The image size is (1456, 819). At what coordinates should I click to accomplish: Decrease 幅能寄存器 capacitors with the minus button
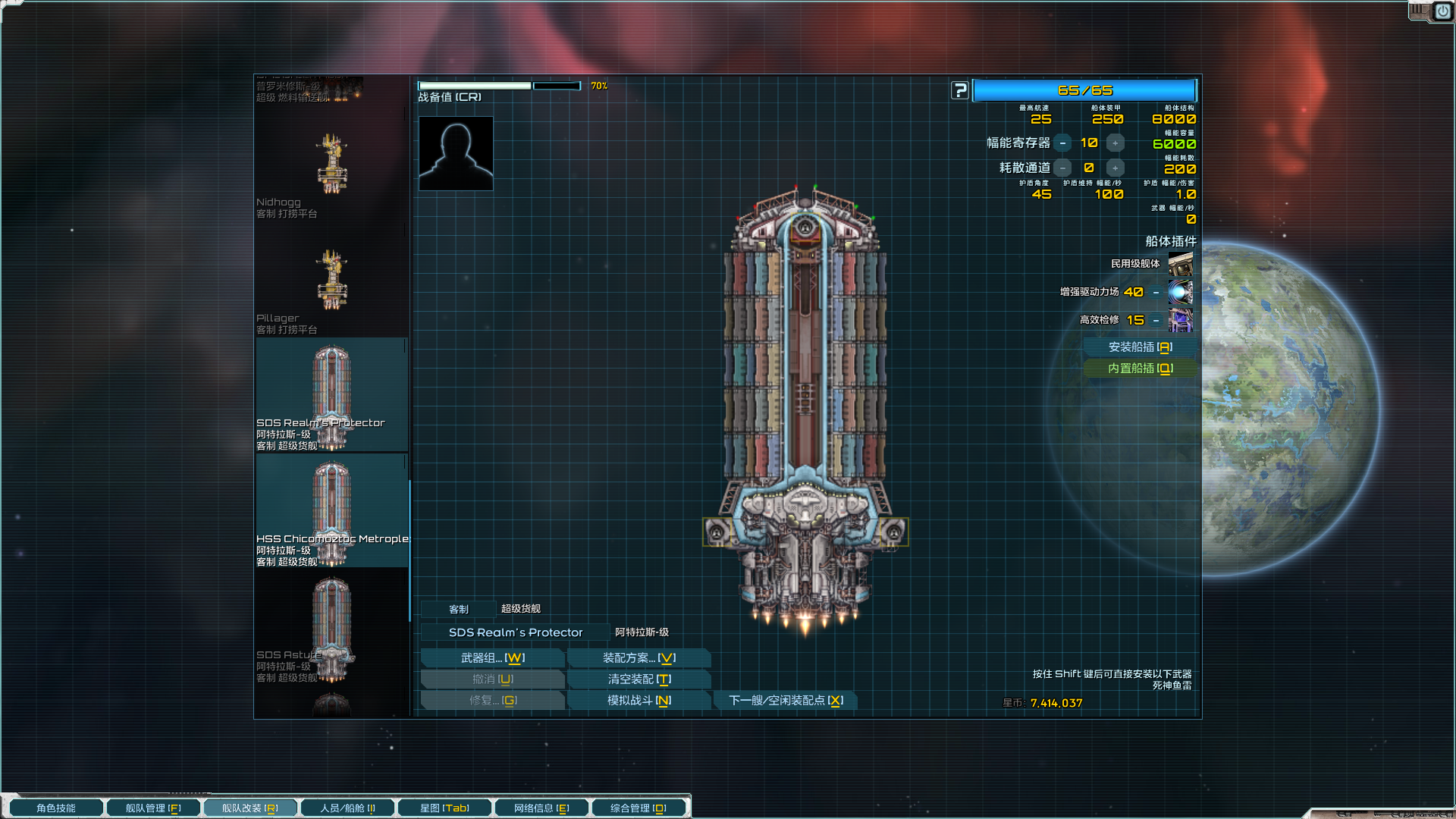(1063, 143)
